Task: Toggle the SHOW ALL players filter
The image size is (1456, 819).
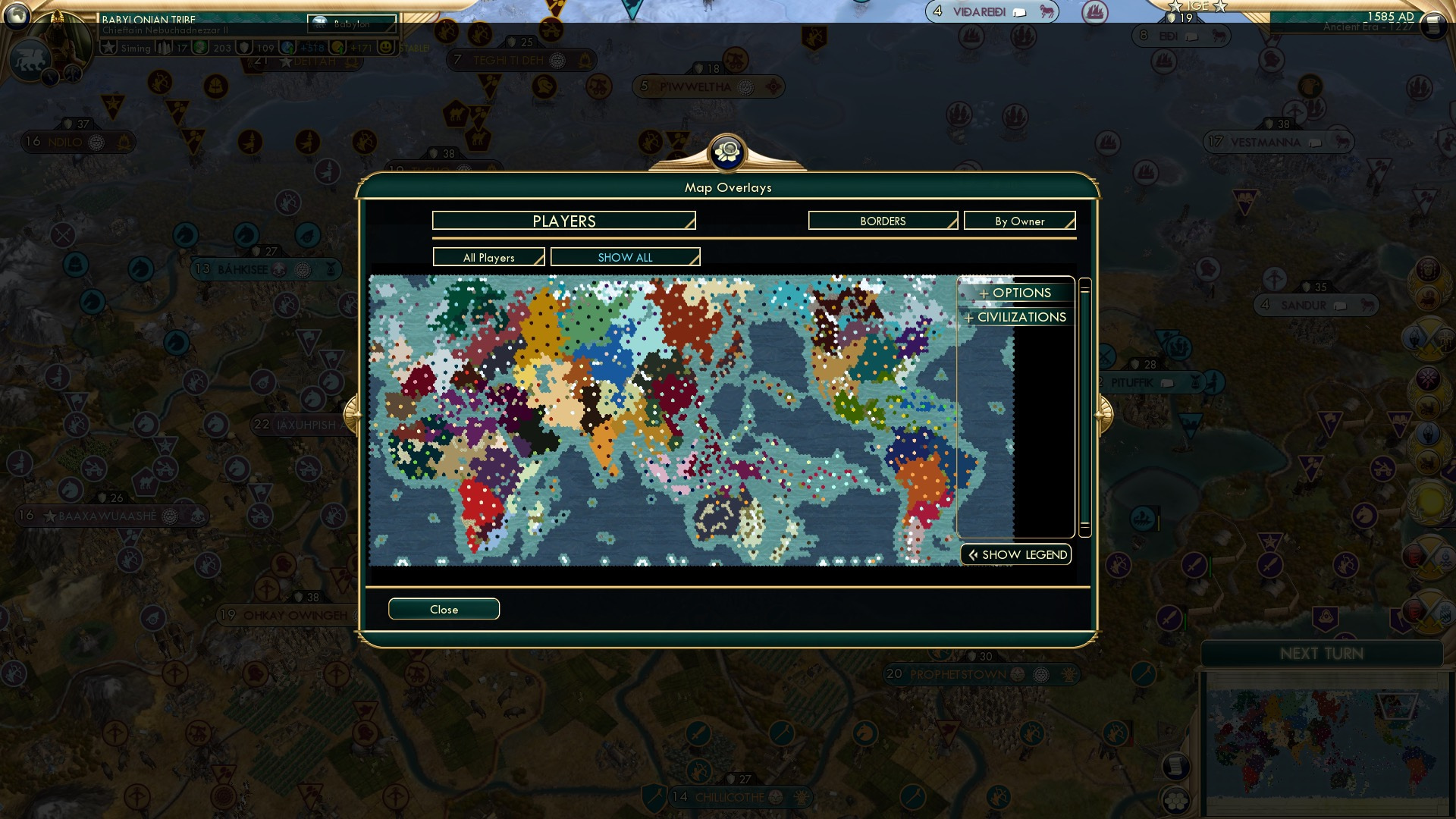Action: pos(625,257)
